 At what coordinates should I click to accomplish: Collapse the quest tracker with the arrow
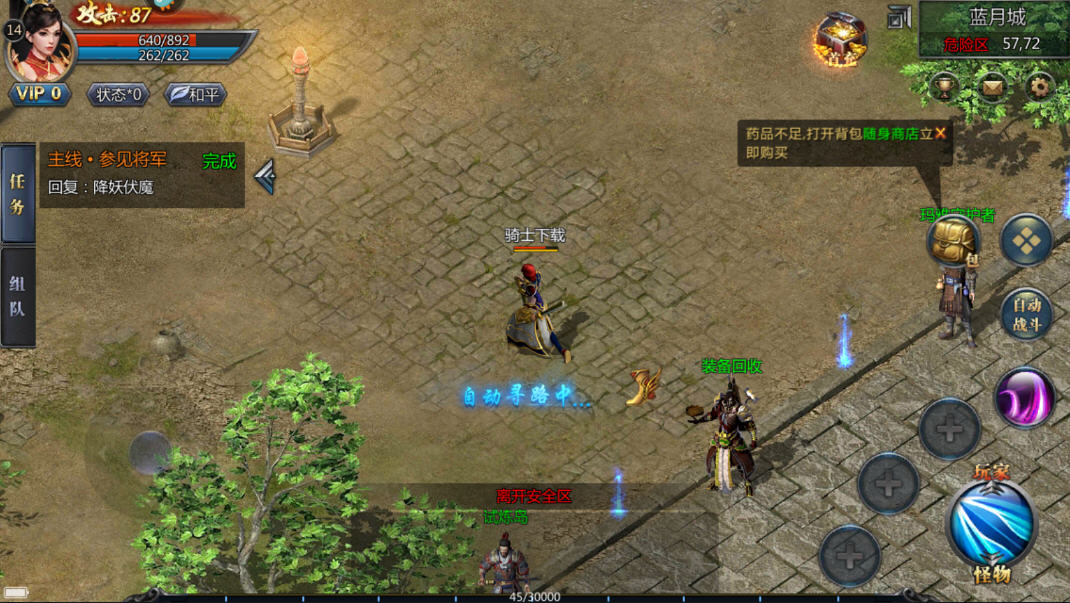[265, 177]
